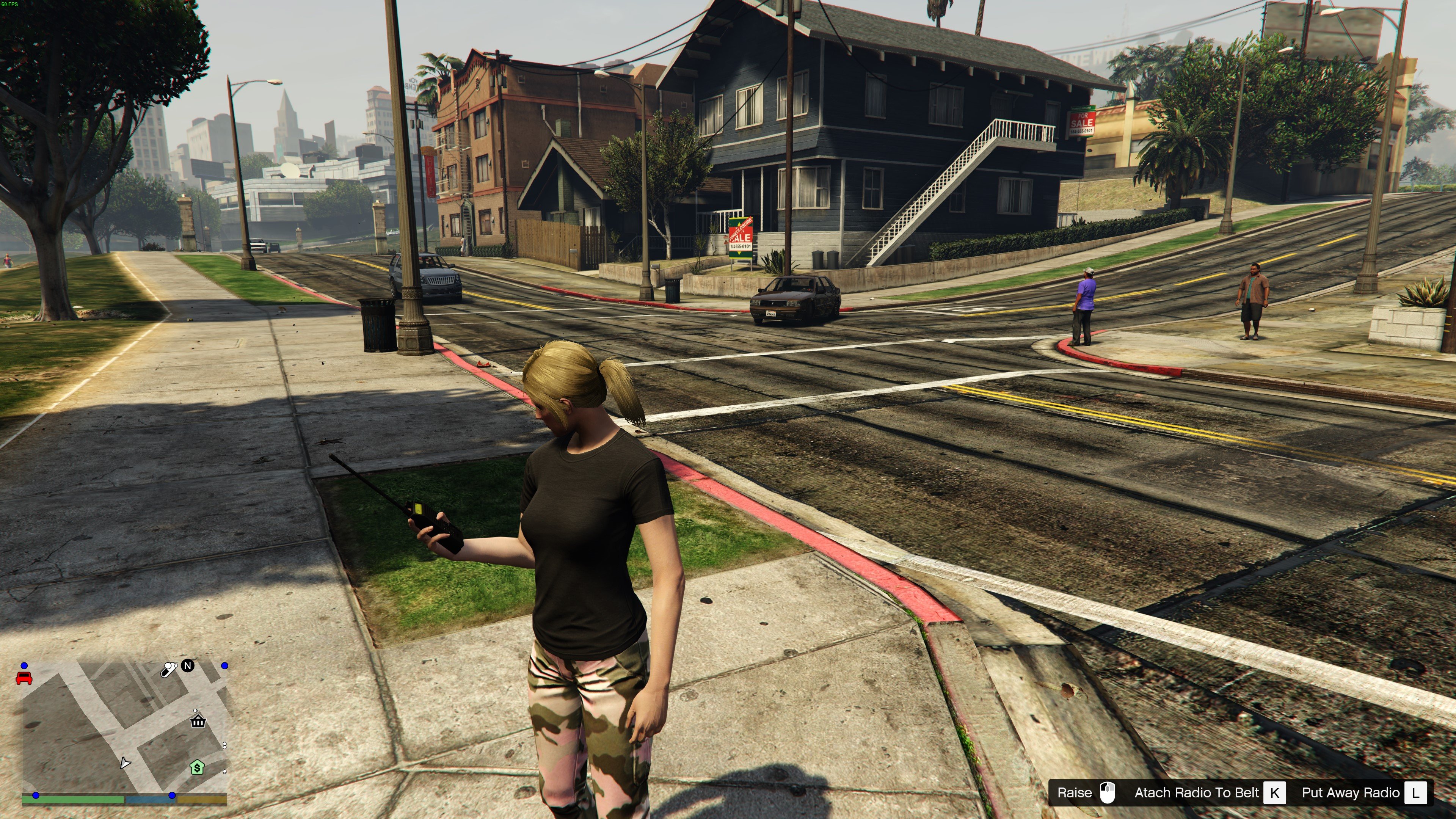Click the white capsule-shaped blip beside N
The width and height of the screenshot is (1456, 819).
[168, 670]
